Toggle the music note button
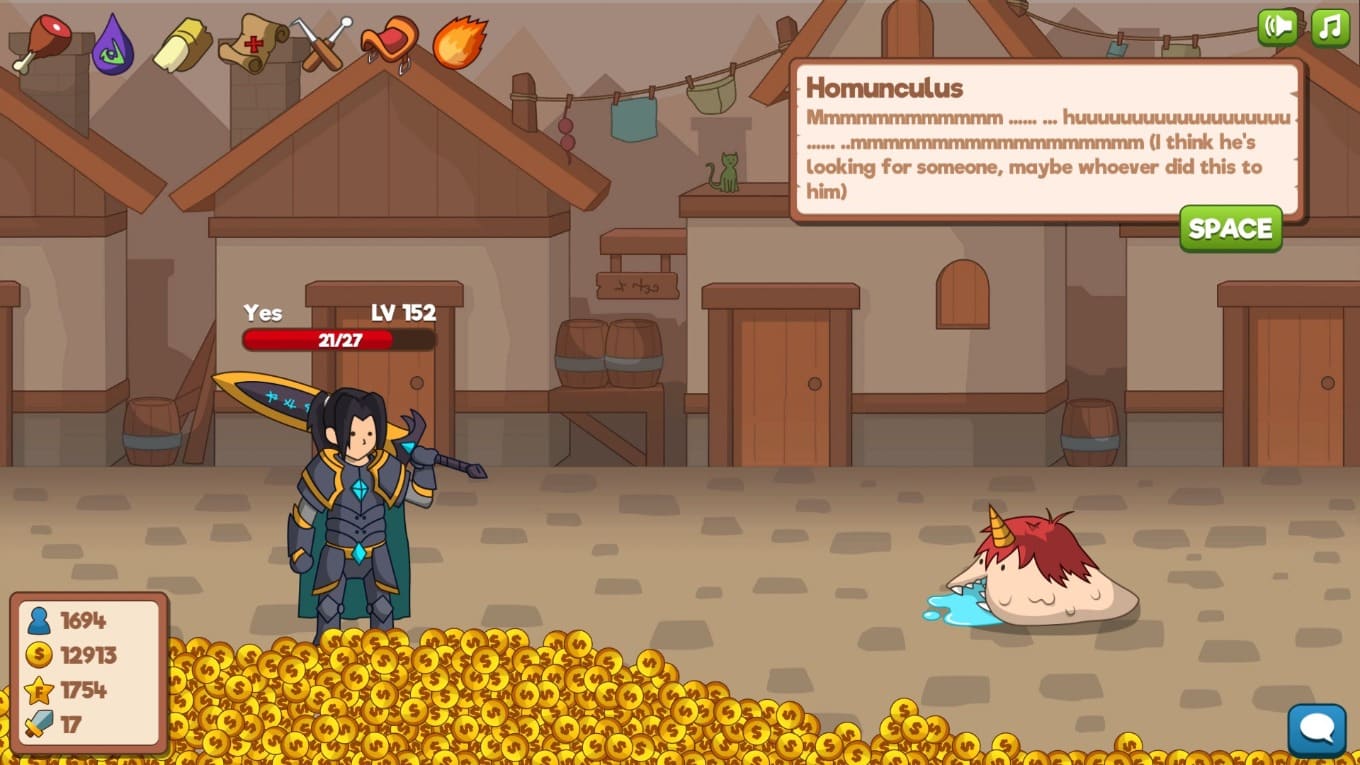The width and height of the screenshot is (1360, 765). point(1330,27)
